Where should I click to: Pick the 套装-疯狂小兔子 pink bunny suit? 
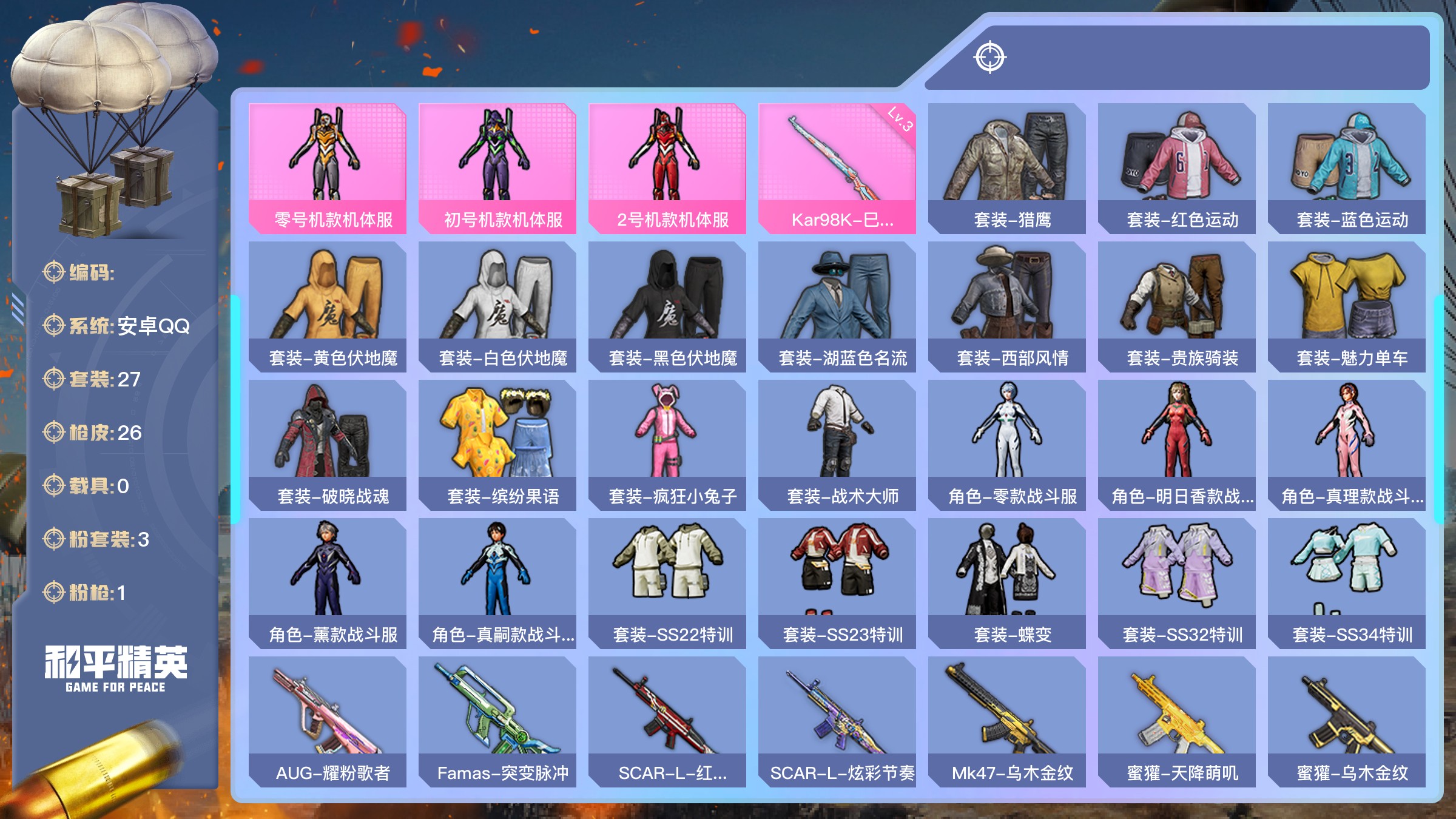click(x=667, y=445)
